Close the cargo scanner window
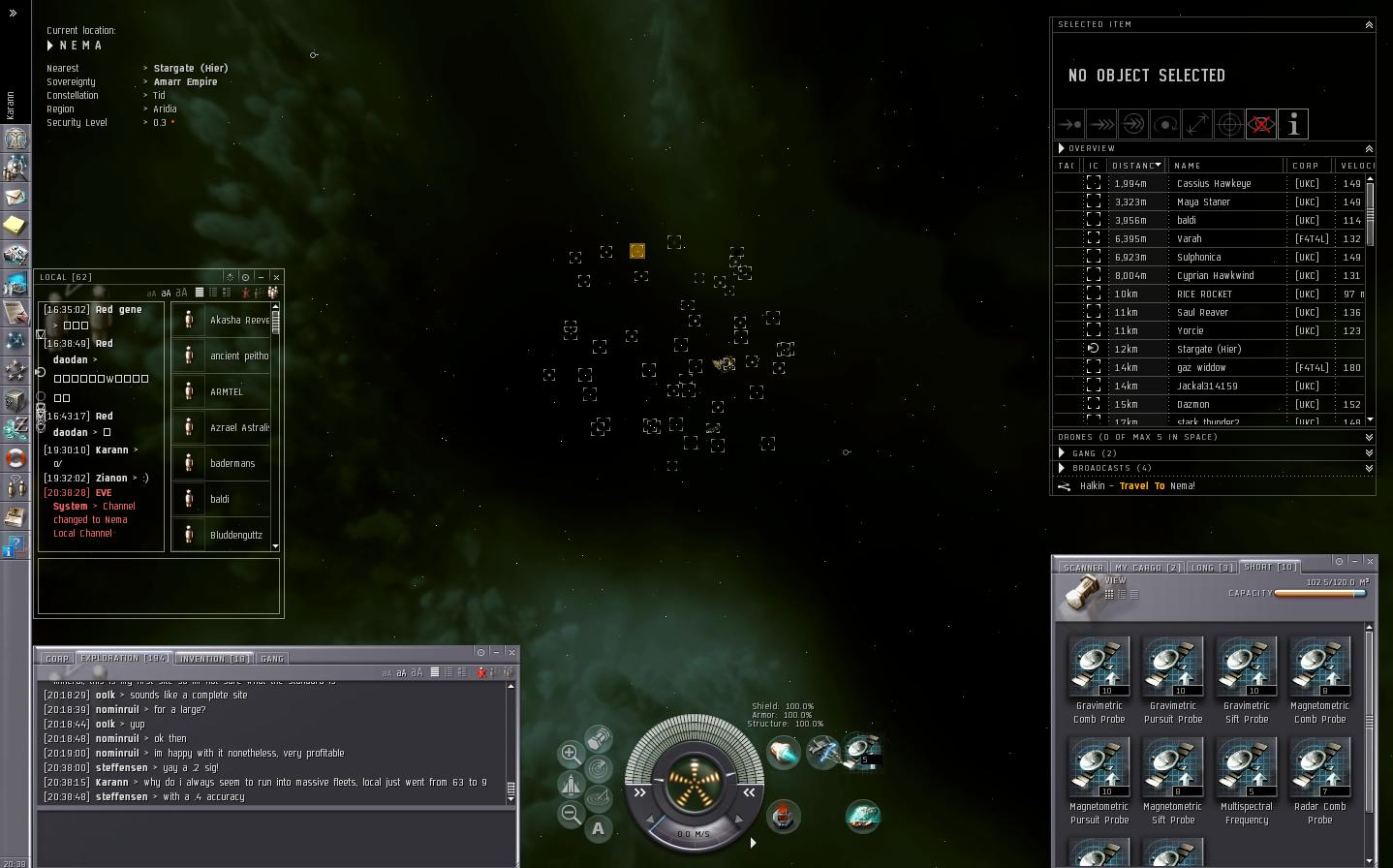Image resolution: width=1393 pixels, height=868 pixels. point(1369,561)
